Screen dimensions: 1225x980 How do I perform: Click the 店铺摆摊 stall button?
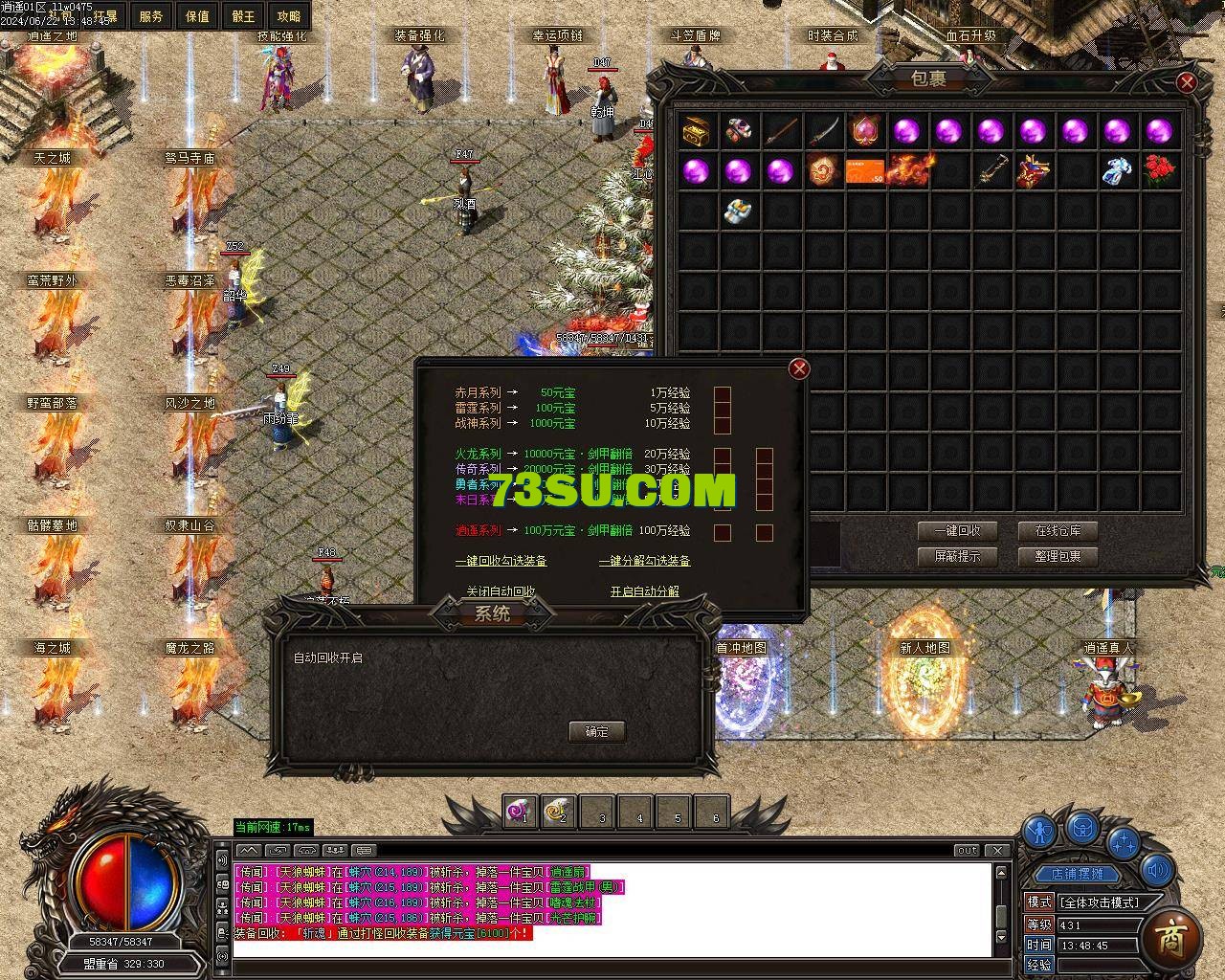[1077, 874]
